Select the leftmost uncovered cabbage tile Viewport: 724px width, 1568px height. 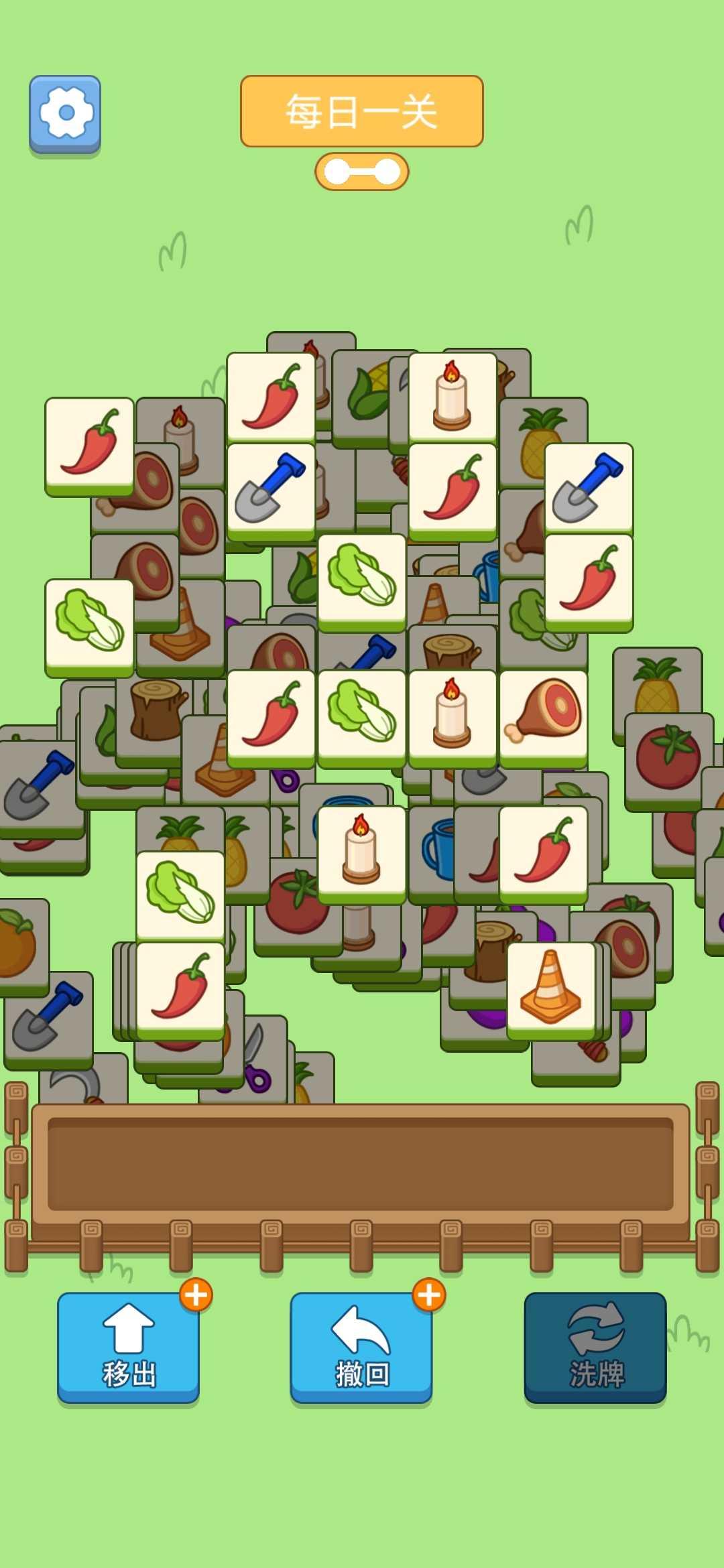89,625
